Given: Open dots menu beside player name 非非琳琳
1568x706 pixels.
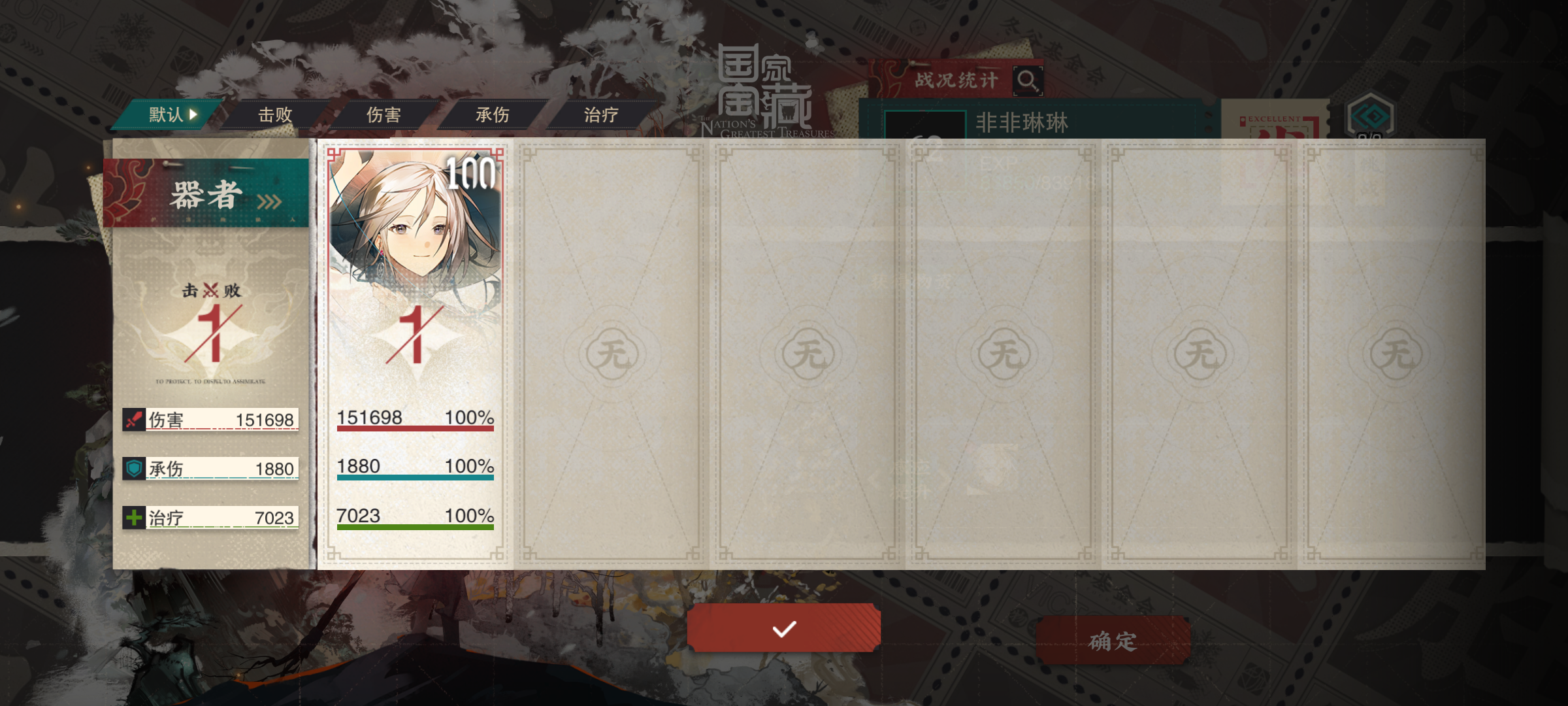Looking at the screenshot, I should pyautogui.click(x=1209, y=121).
